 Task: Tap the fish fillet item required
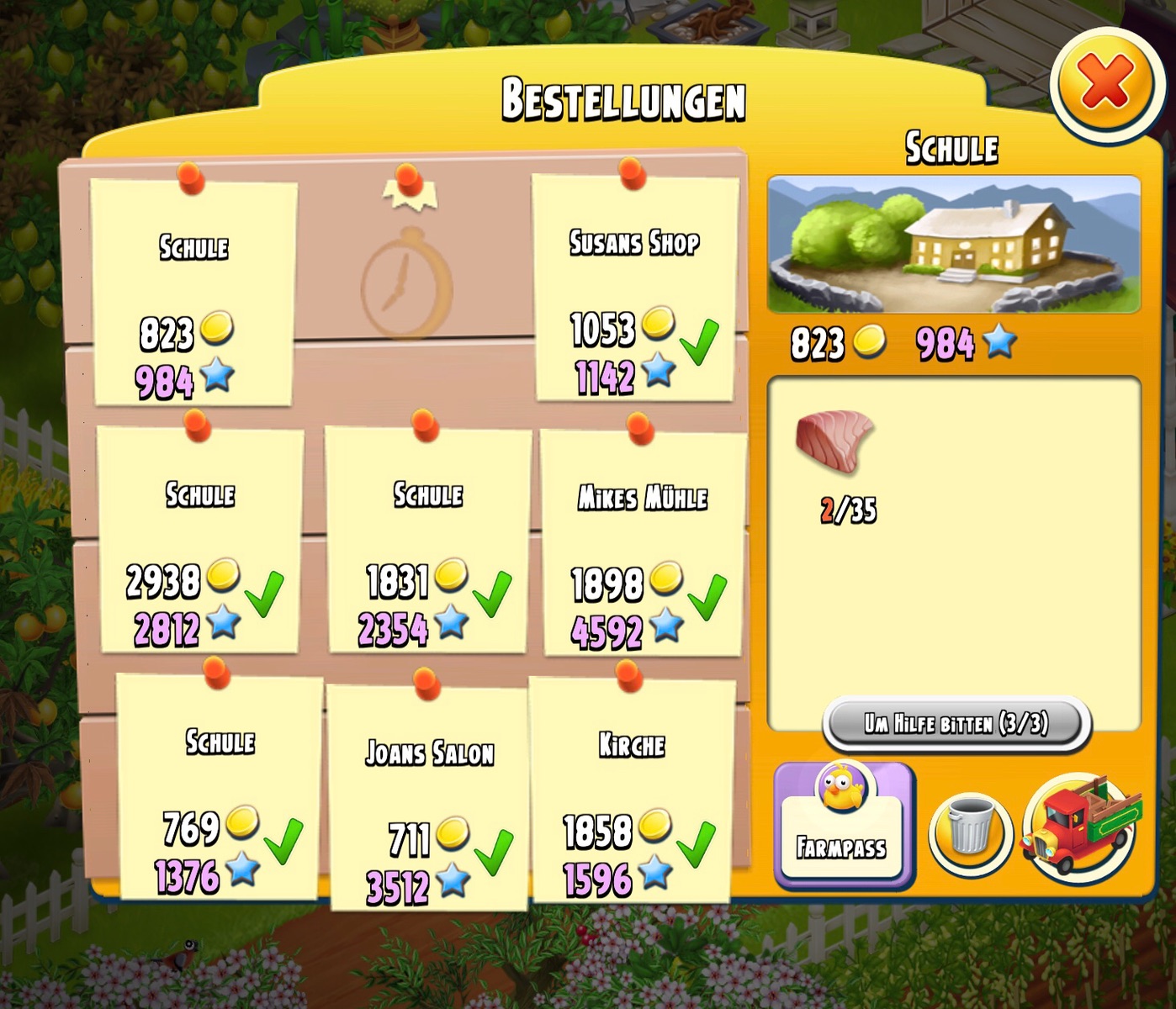pyautogui.click(x=834, y=441)
